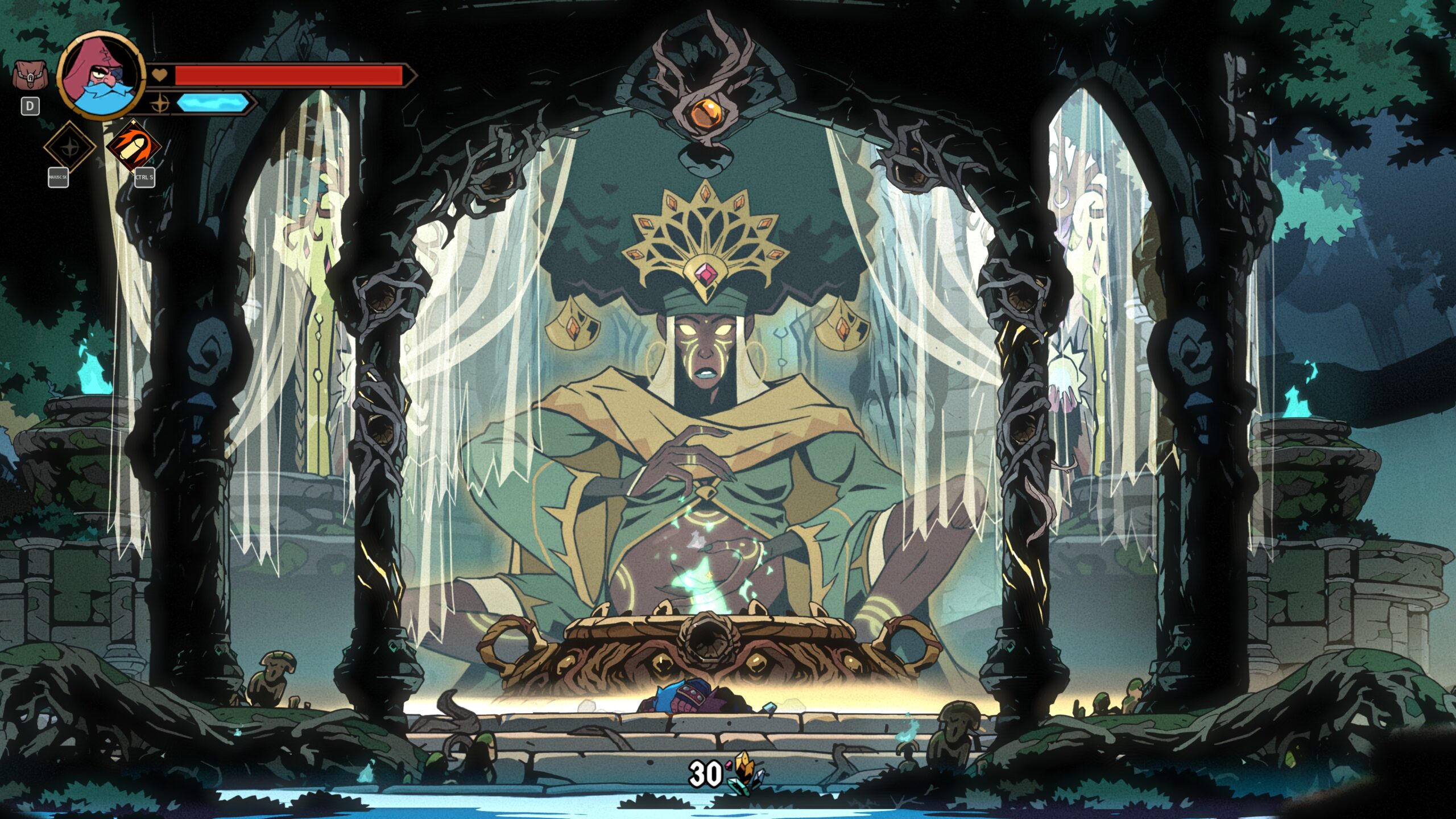Select the dim compass-star ability slot
The width and height of the screenshot is (1456, 819).
(69, 147)
